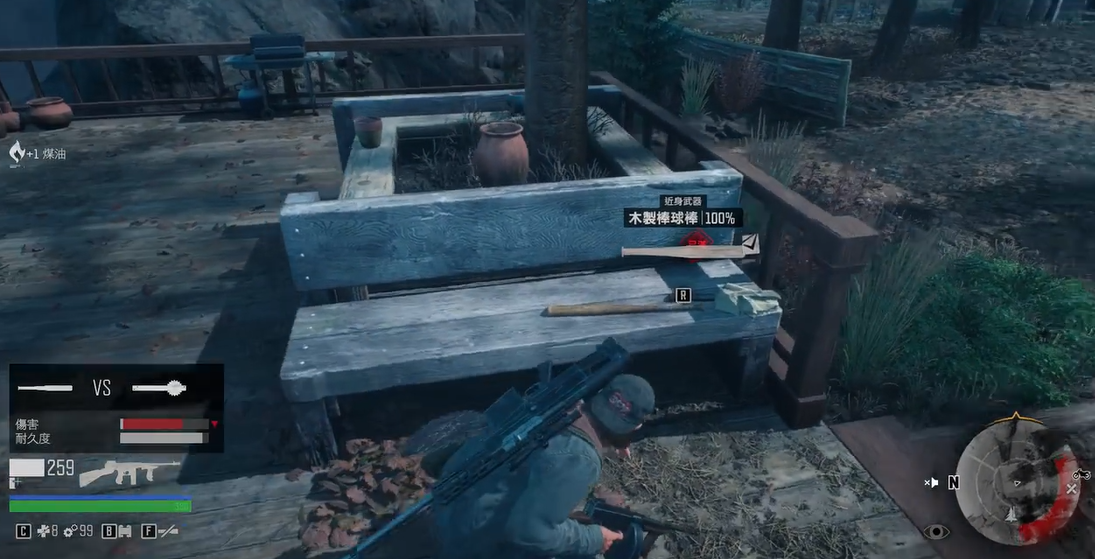Click the medkit cross icon

point(43,532)
